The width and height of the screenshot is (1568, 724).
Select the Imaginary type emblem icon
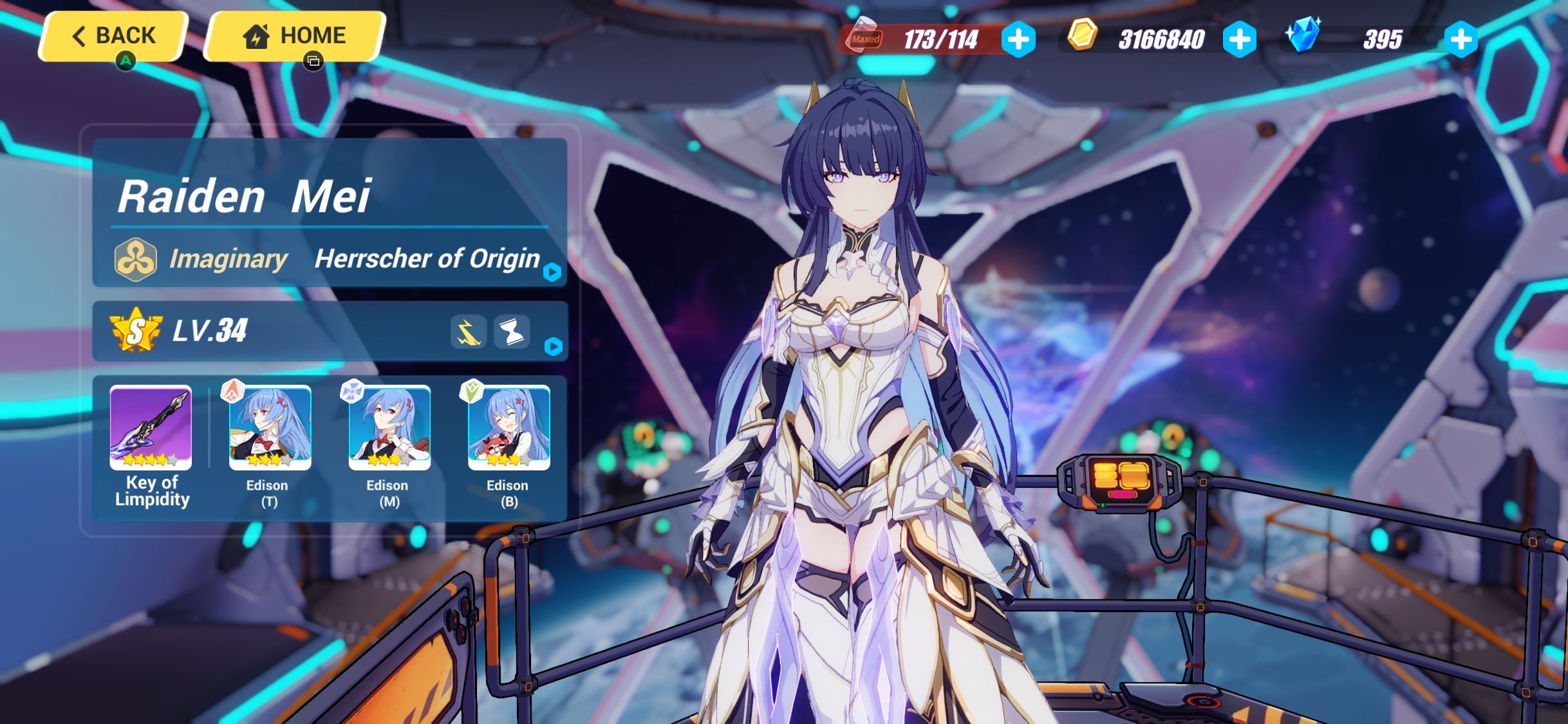click(135, 260)
